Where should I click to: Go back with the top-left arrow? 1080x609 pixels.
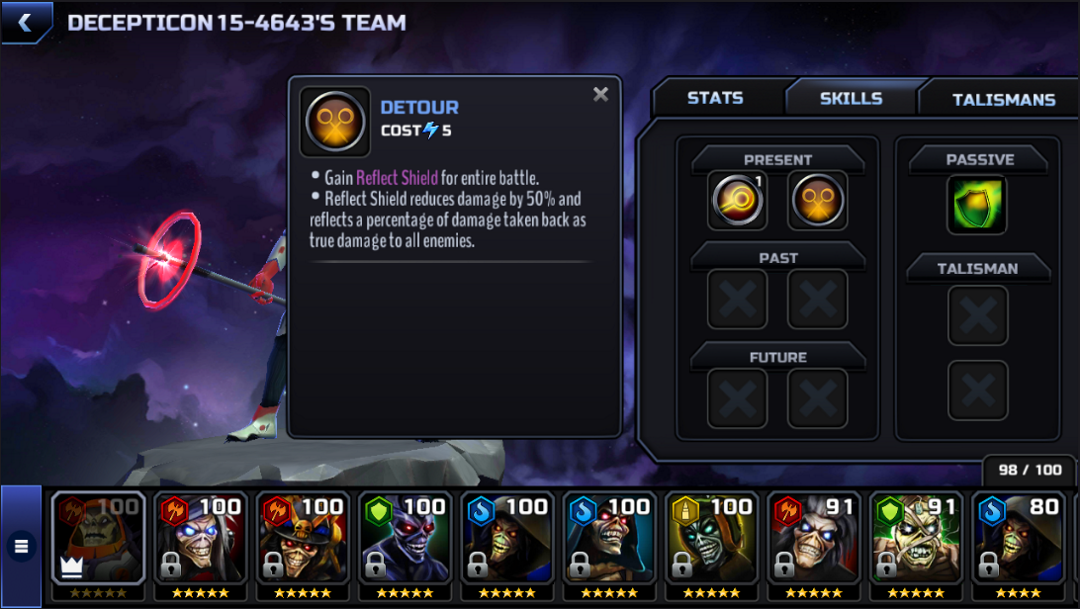pyautogui.click(x=25, y=22)
